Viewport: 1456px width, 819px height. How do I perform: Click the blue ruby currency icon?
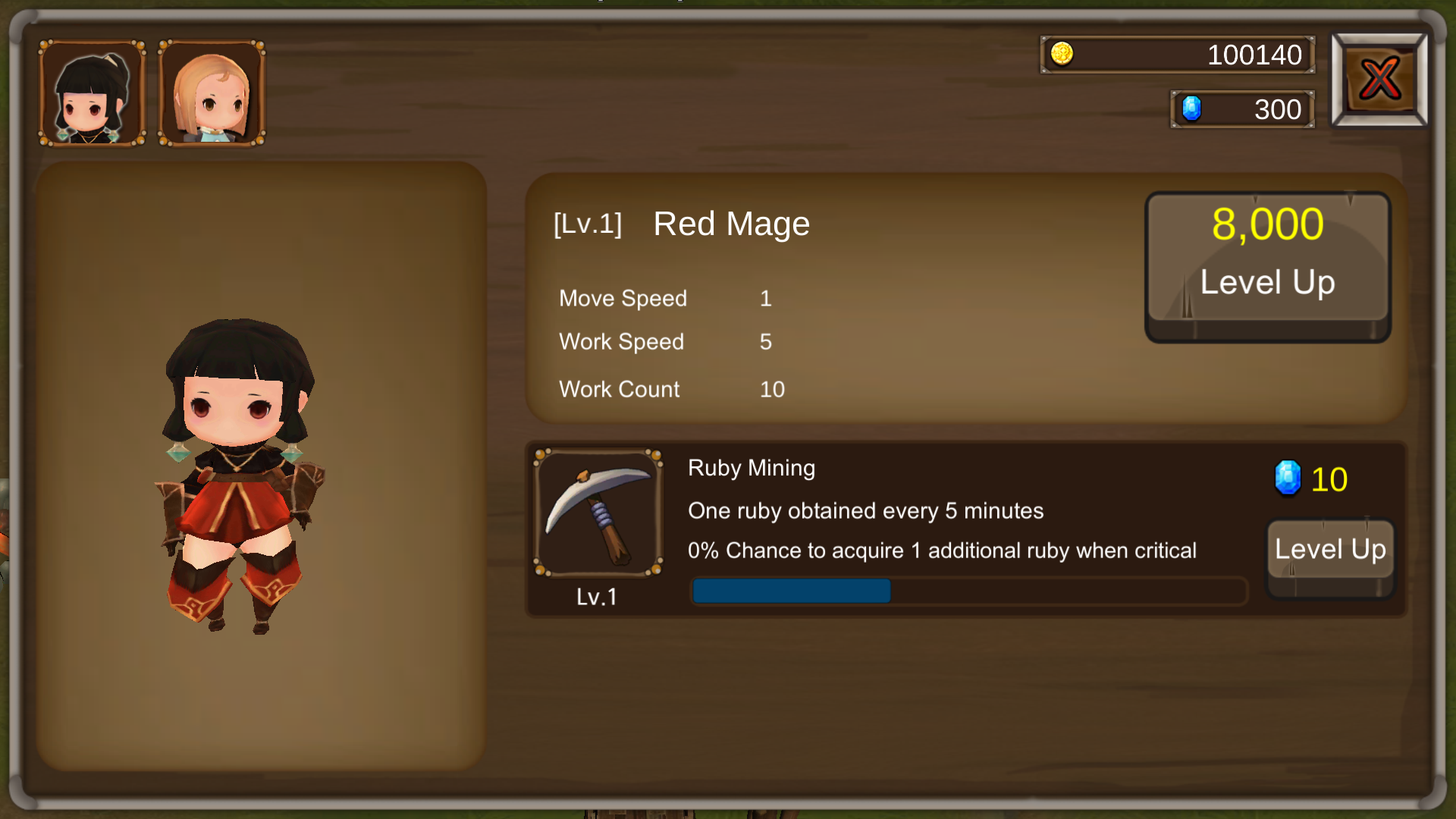(x=1193, y=108)
